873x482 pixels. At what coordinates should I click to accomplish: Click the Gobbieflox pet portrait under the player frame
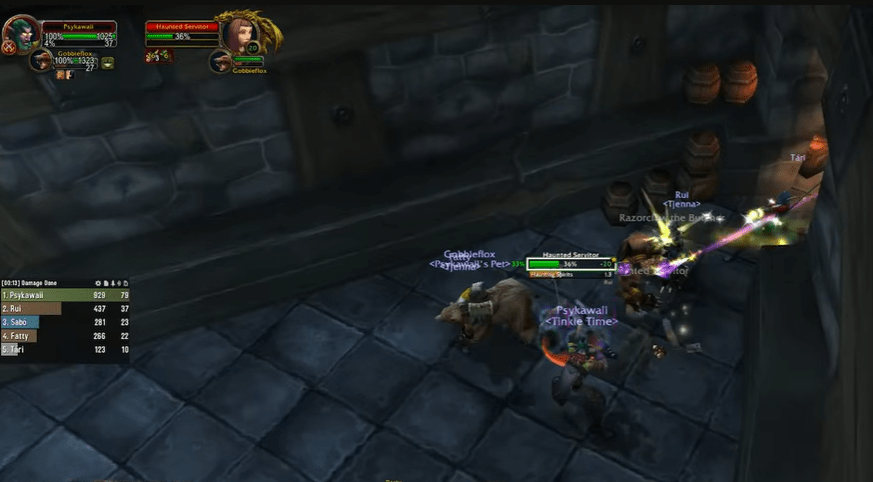(41, 61)
